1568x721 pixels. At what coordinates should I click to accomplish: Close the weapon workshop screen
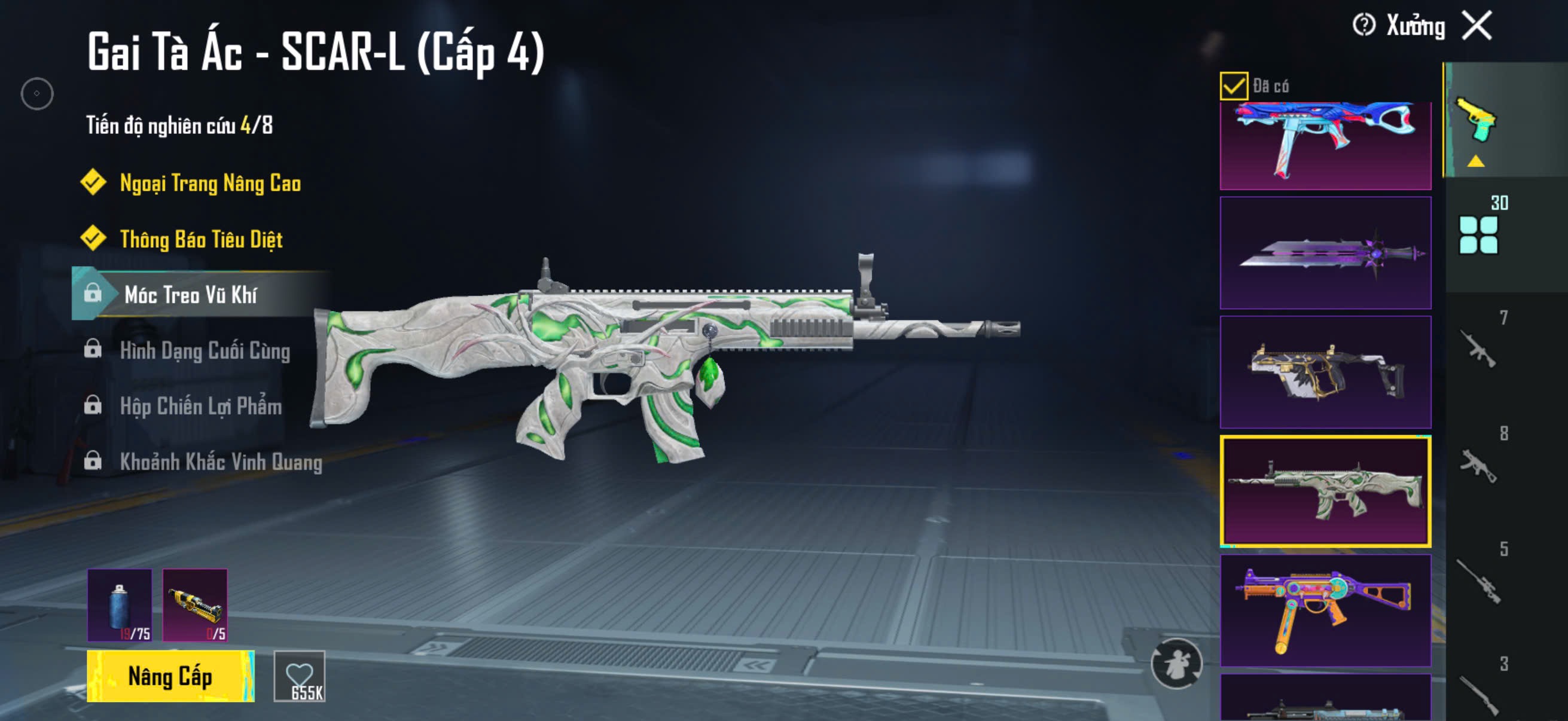coord(1477,26)
